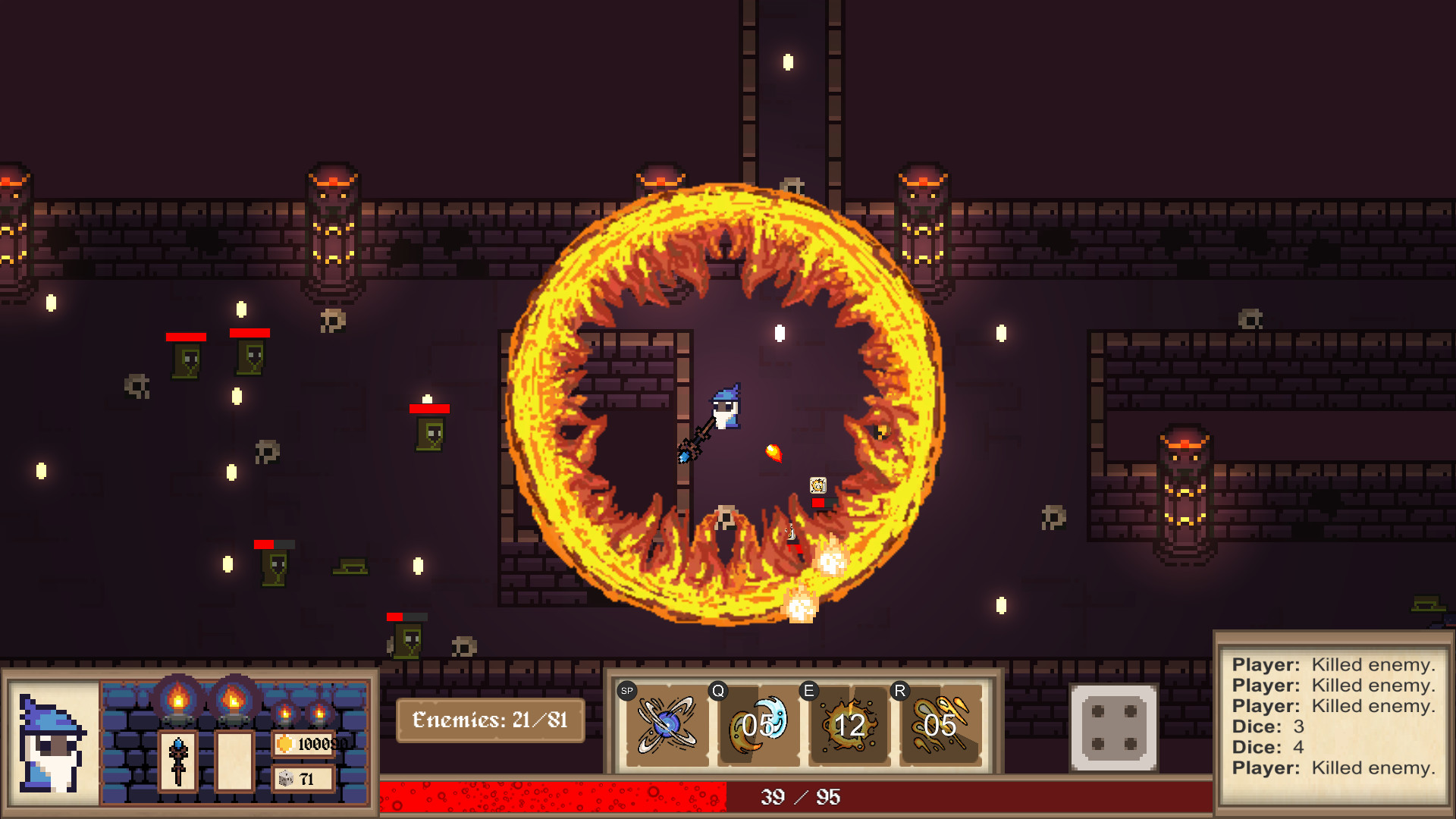The image size is (1456, 819).
Task: Click the Enemies 21/81 counter
Action: point(490,721)
